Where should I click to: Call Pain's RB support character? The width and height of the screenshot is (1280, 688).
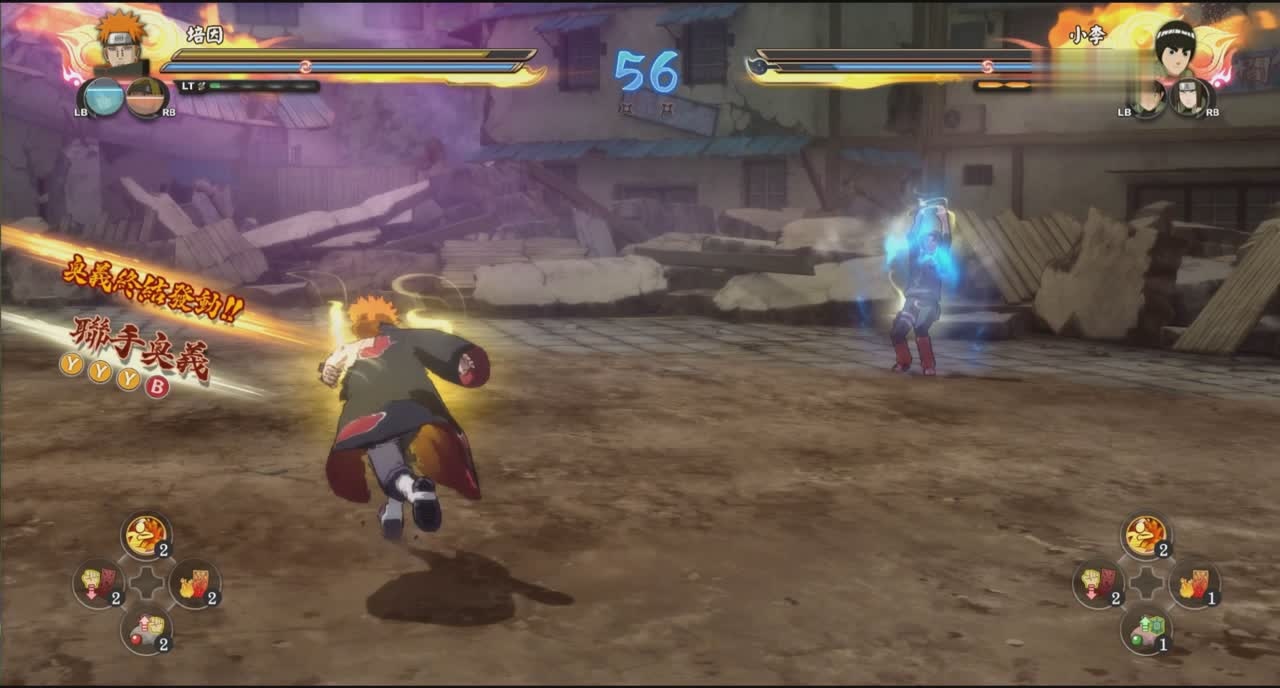tap(146, 97)
